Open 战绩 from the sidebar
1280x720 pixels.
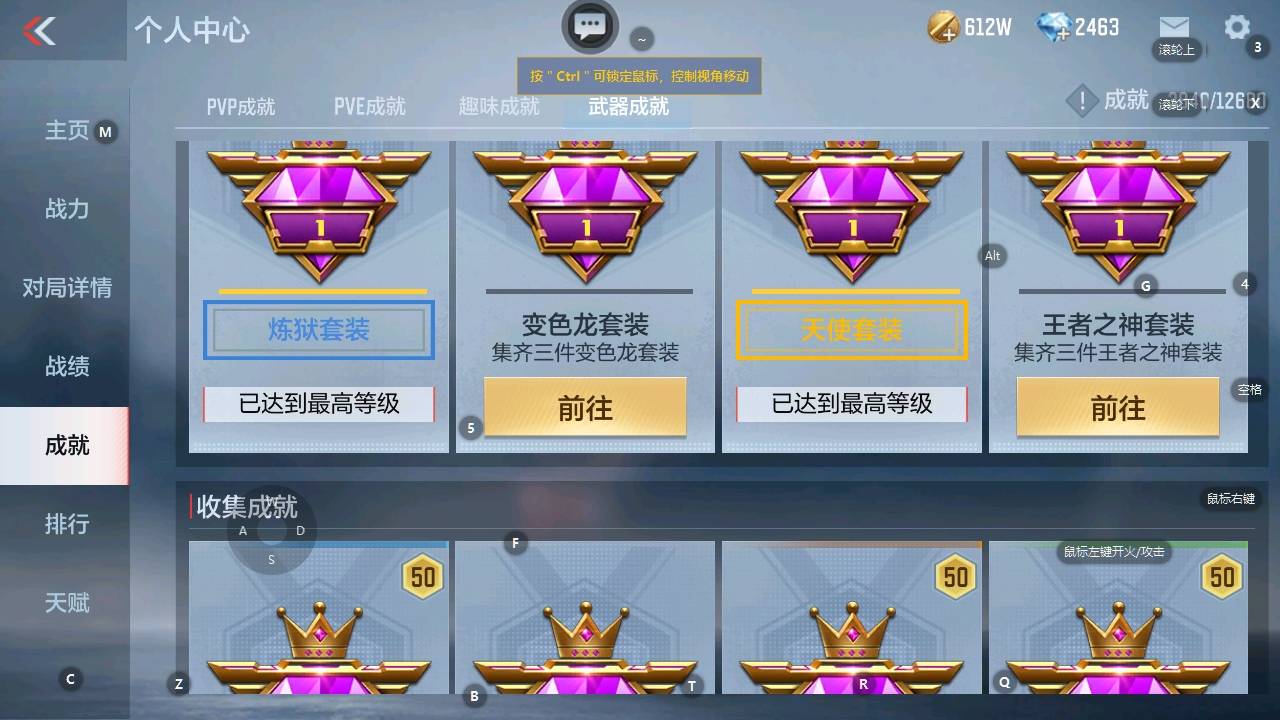[x=67, y=367]
